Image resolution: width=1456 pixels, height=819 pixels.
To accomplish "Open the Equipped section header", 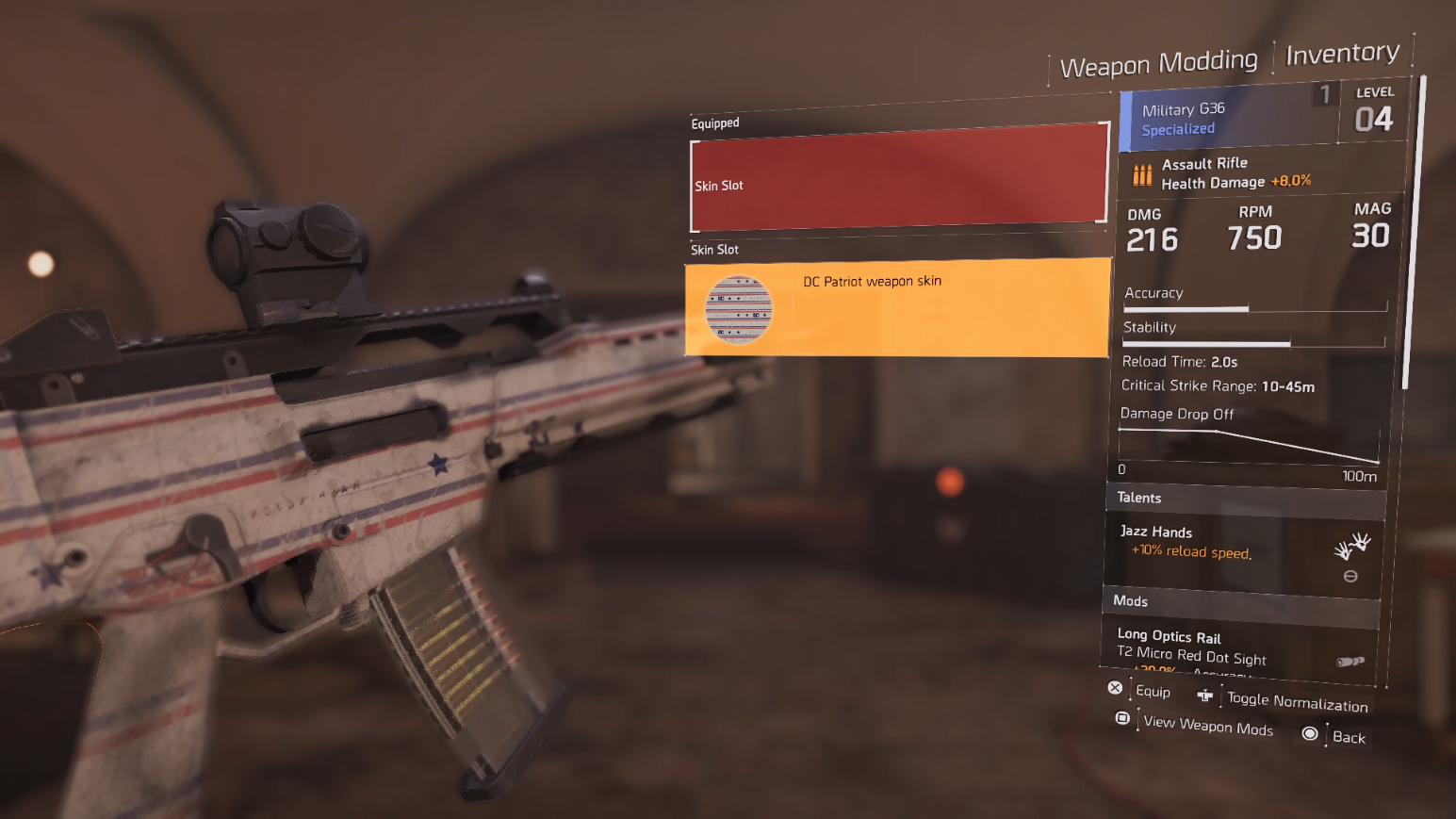I will [715, 123].
